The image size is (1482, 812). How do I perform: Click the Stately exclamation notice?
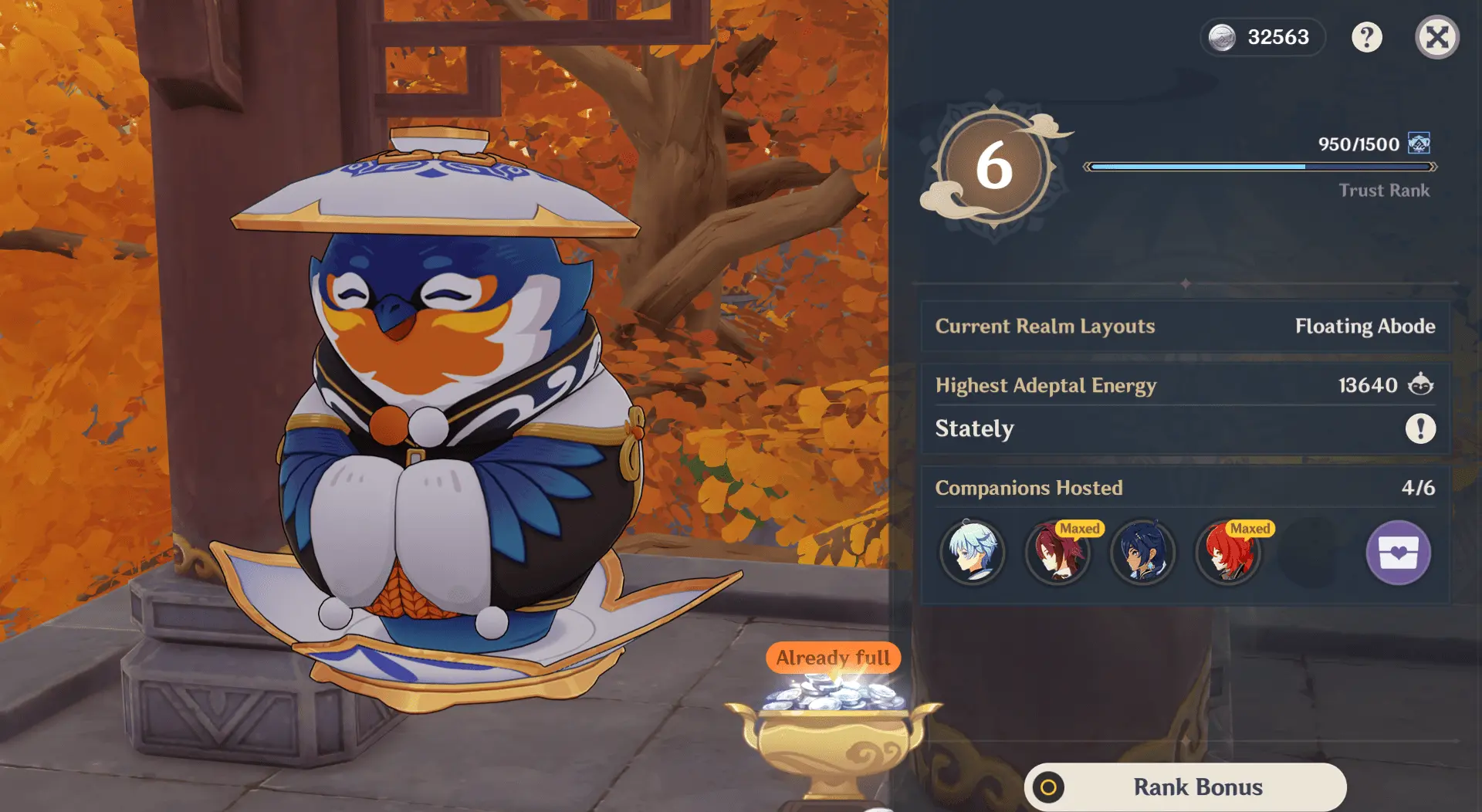1420,429
